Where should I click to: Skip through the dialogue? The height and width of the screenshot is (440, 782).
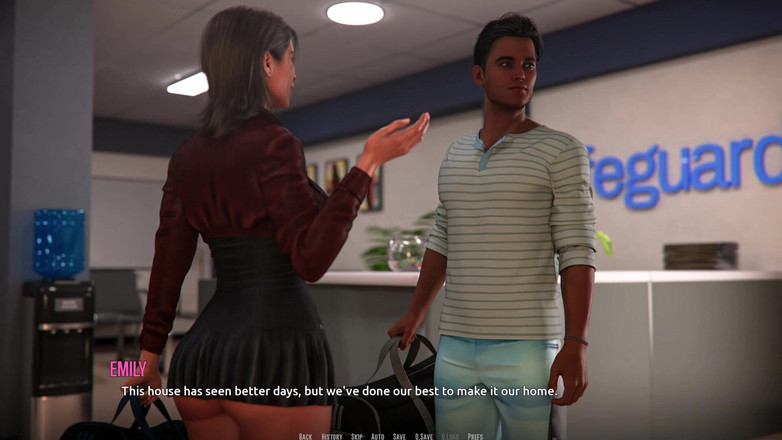point(357,436)
